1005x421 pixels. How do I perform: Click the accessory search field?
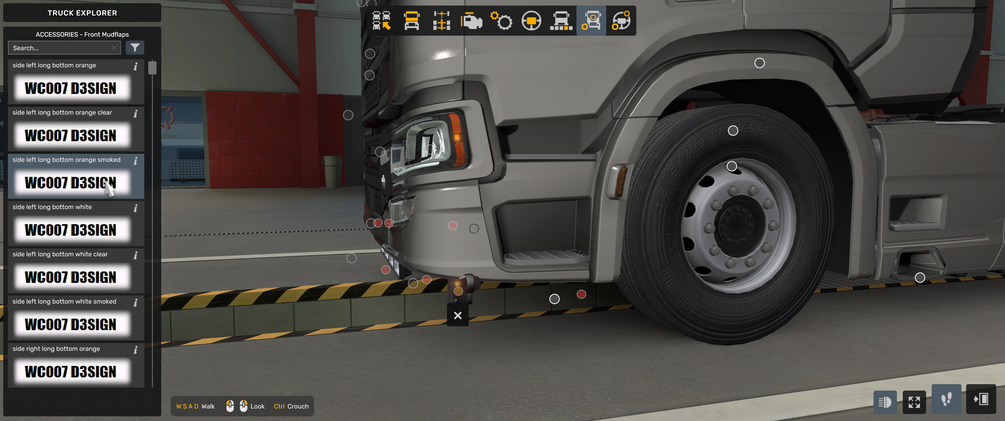(x=60, y=48)
